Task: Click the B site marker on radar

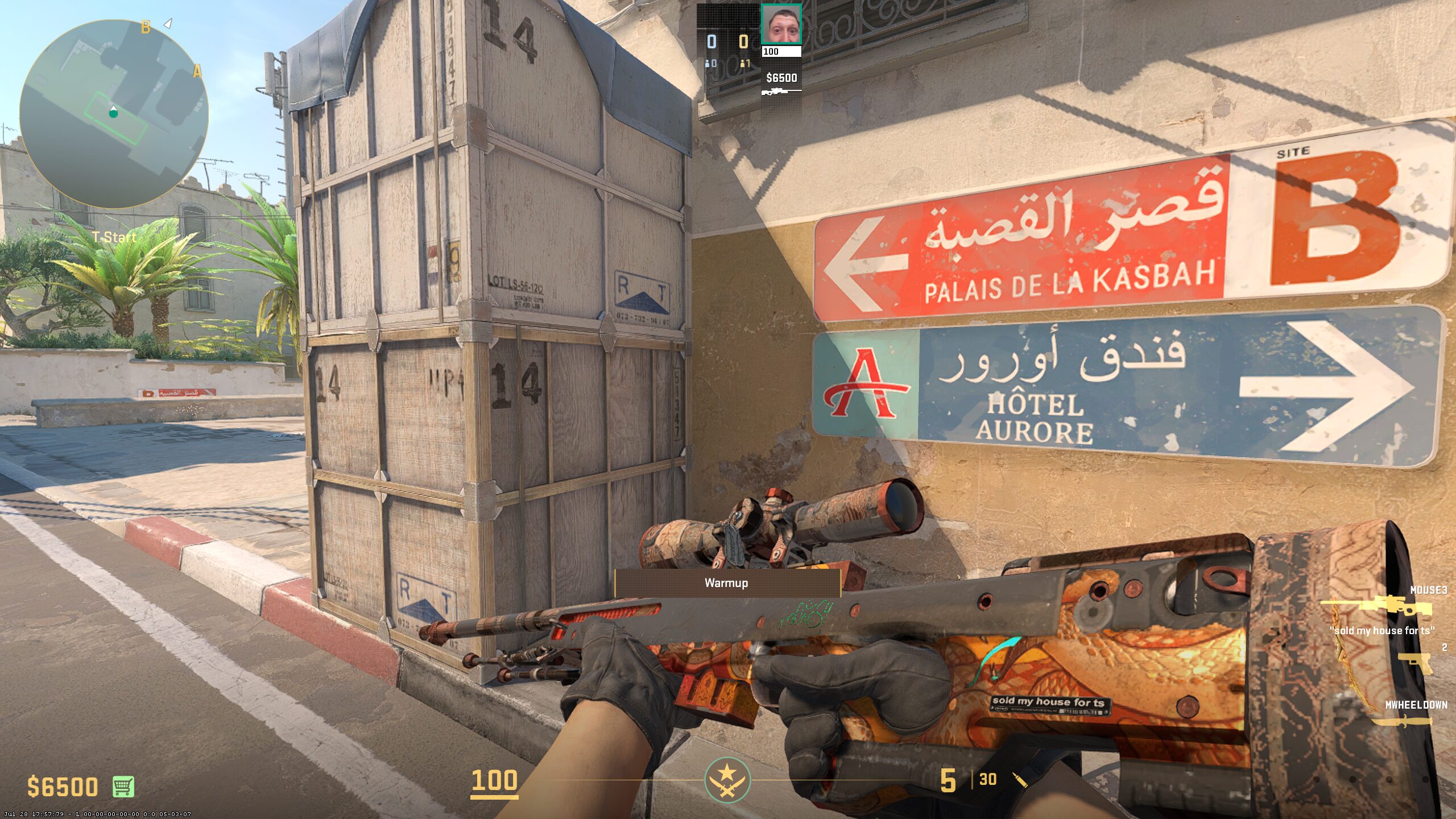Action: (x=146, y=27)
